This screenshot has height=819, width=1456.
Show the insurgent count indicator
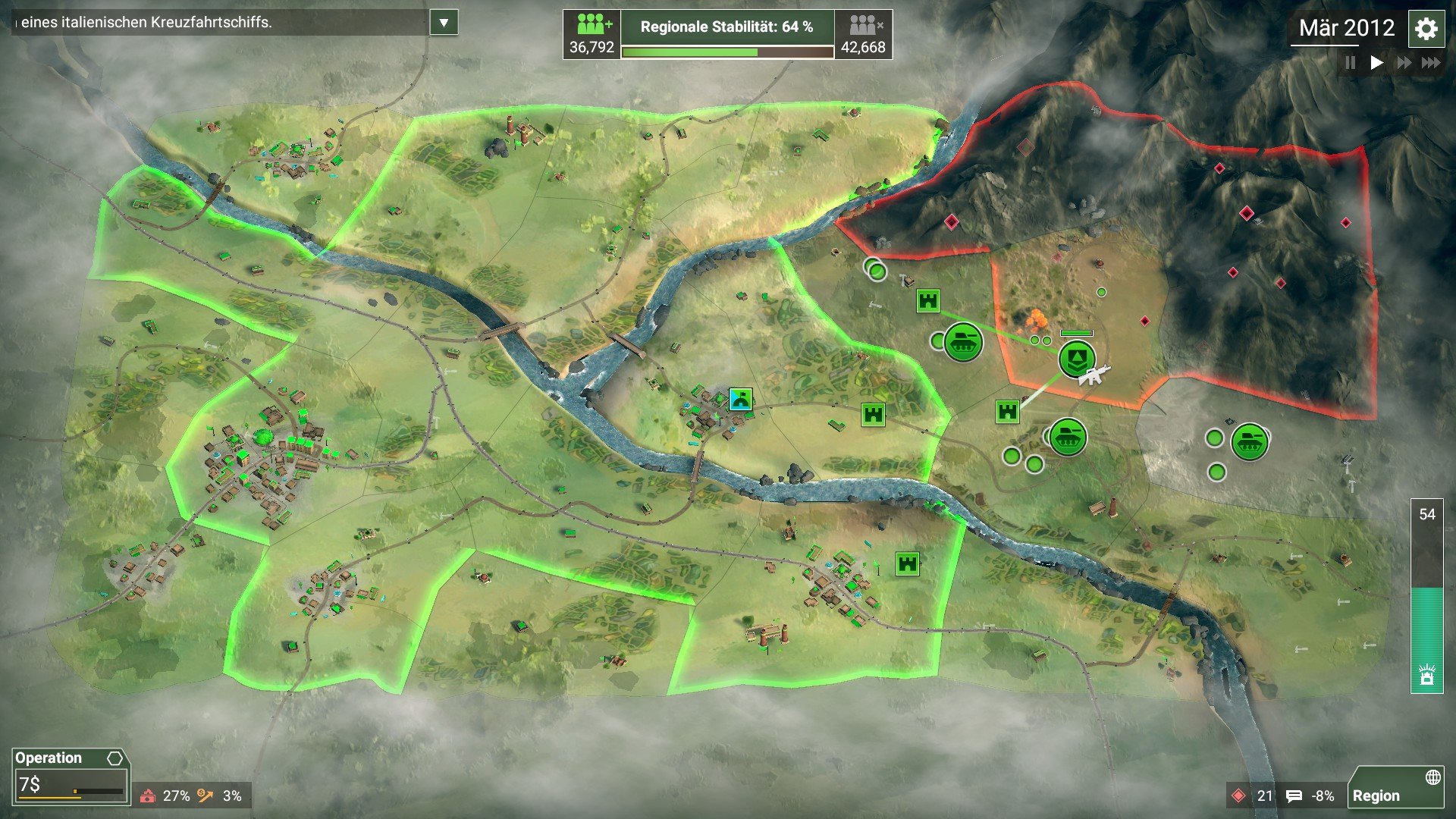(x=1252, y=795)
